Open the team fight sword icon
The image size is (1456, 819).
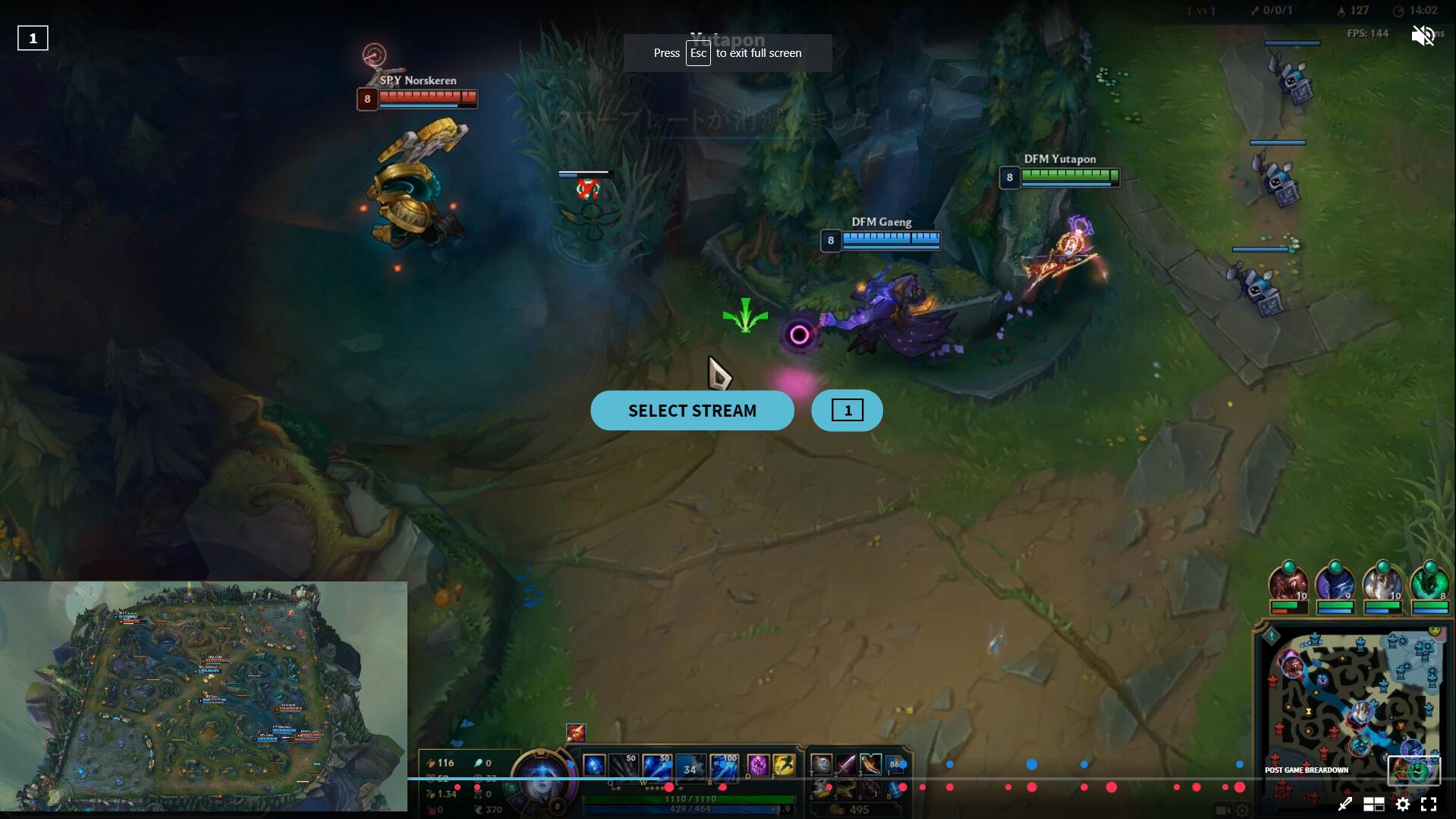click(1346, 805)
